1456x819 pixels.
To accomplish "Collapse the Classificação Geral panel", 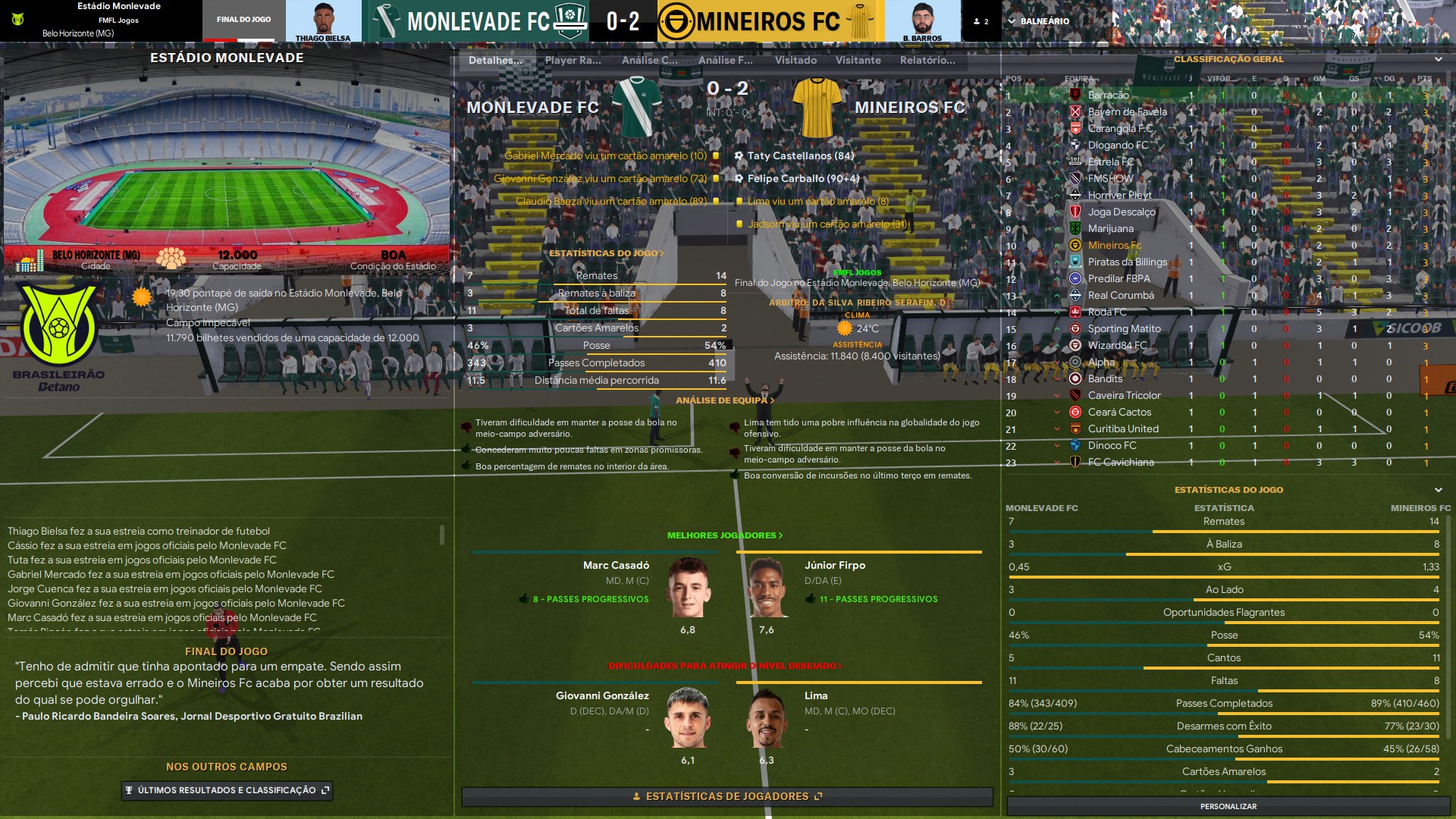I will click(x=1438, y=59).
